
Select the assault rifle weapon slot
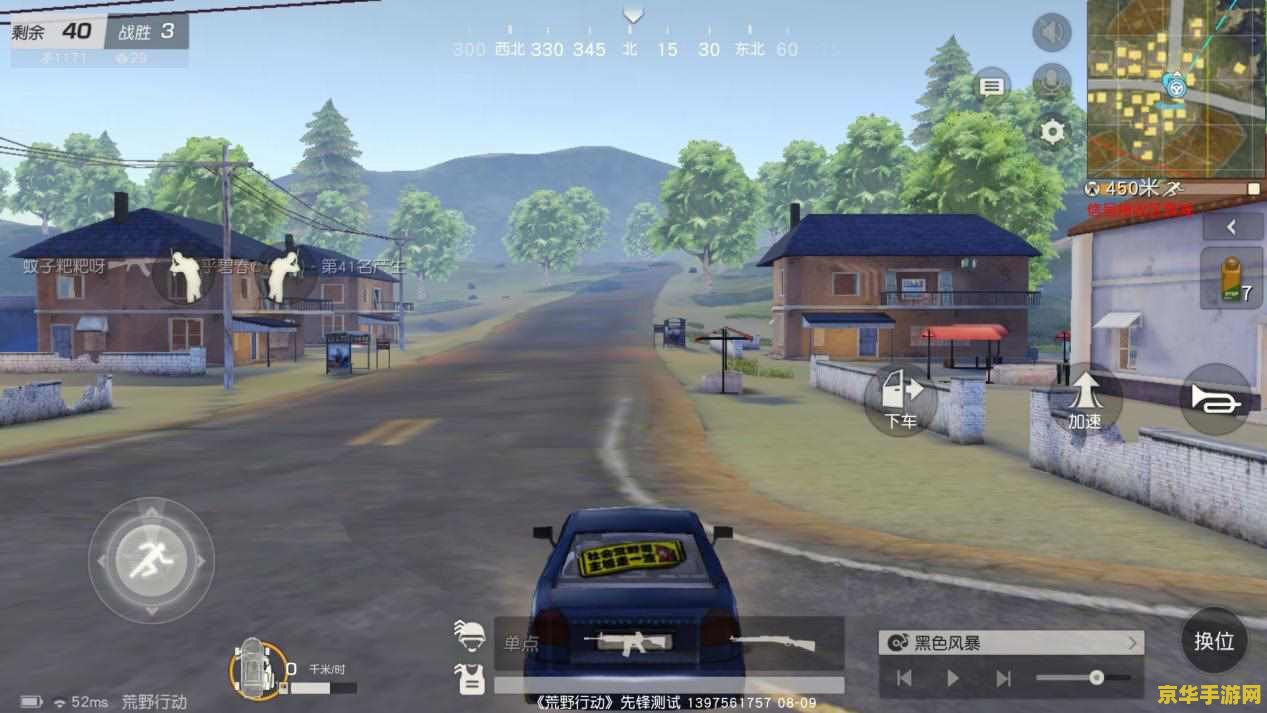pos(630,644)
